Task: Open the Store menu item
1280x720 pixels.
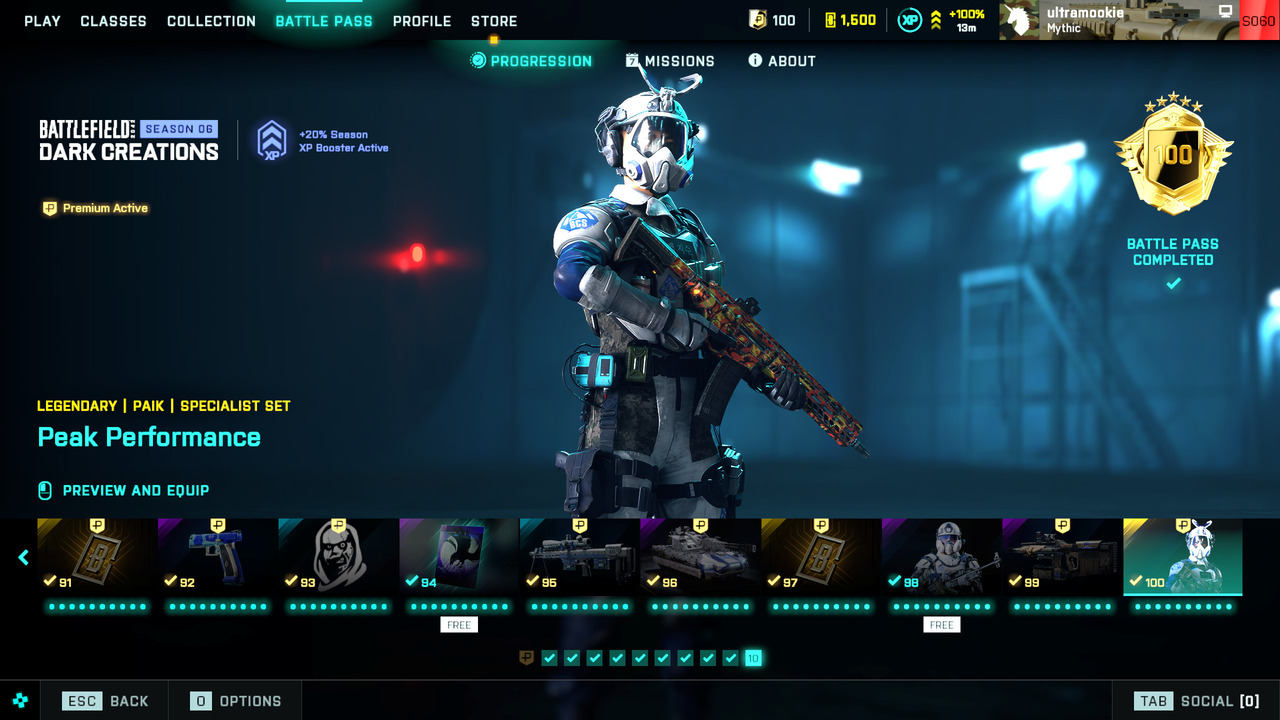Action: click(493, 20)
